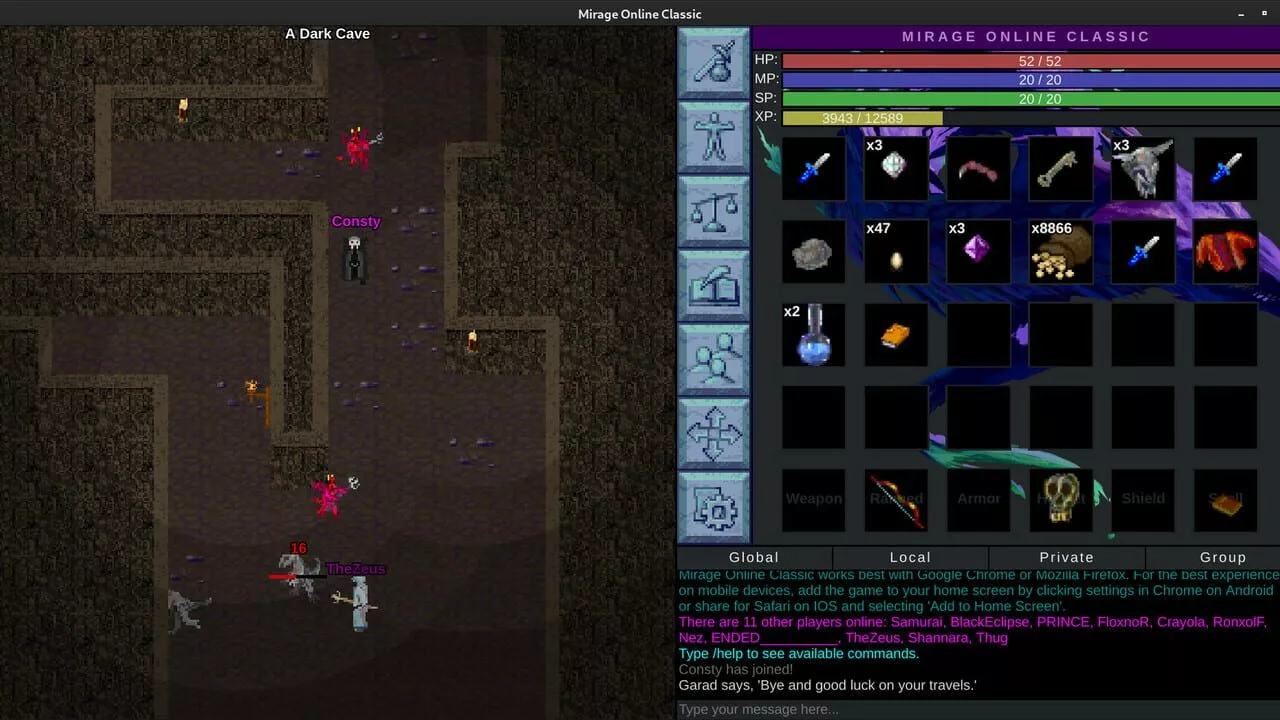Use the blue potion flask slot
The image size is (1280, 720).
tap(813, 335)
